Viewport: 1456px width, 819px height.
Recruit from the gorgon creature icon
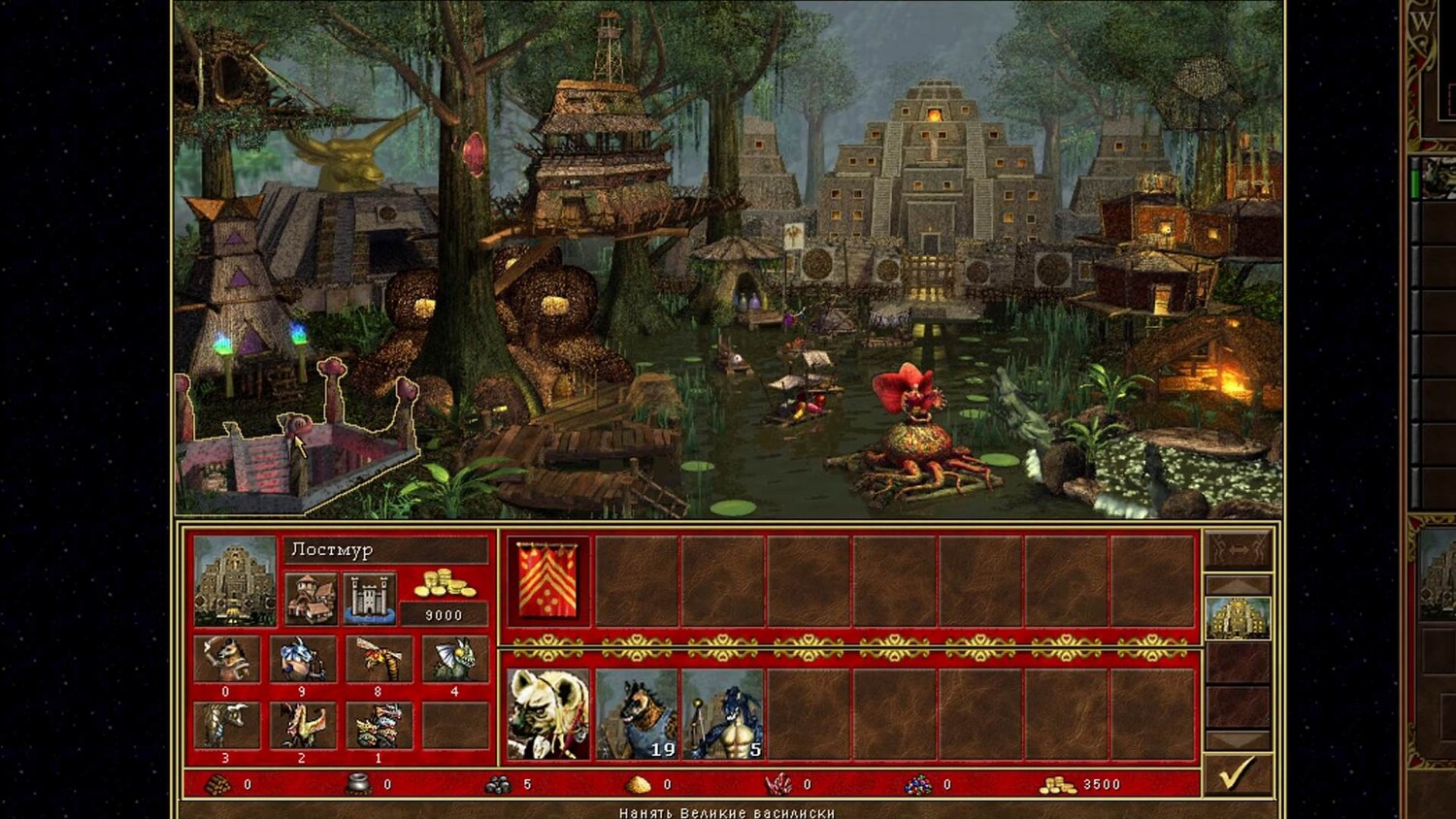(x=226, y=726)
